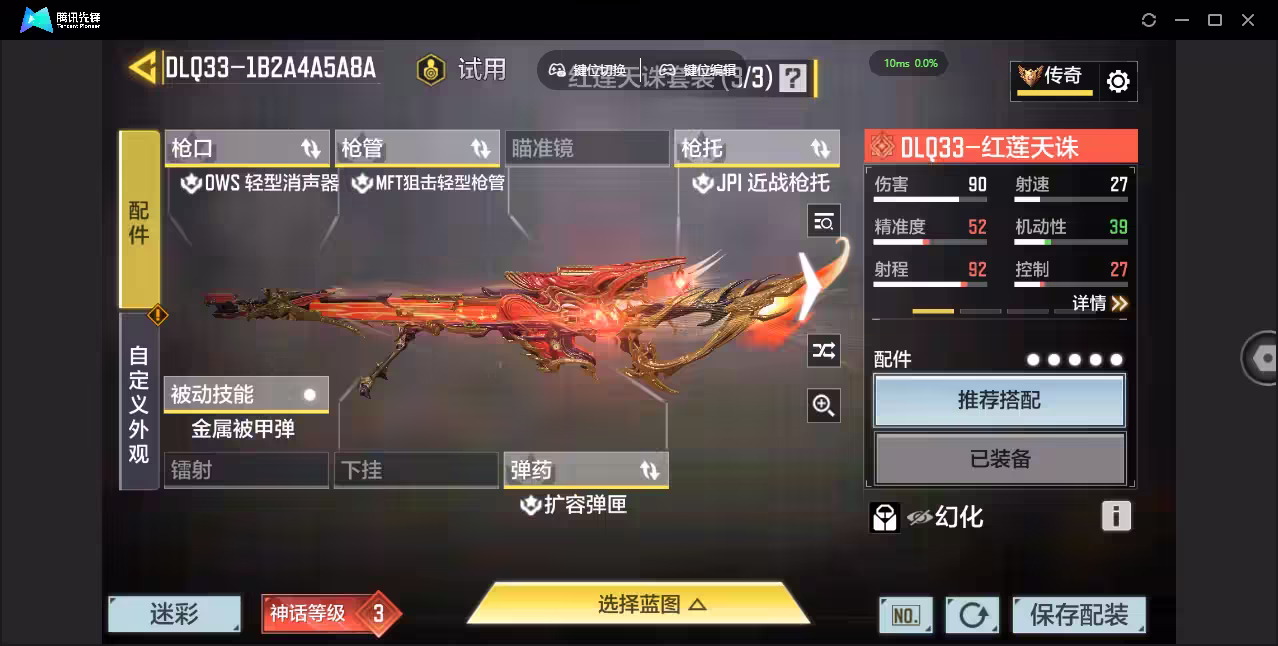Maximize the emulator window
Viewport: 1278px width, 646px height.
(1214, 20)
